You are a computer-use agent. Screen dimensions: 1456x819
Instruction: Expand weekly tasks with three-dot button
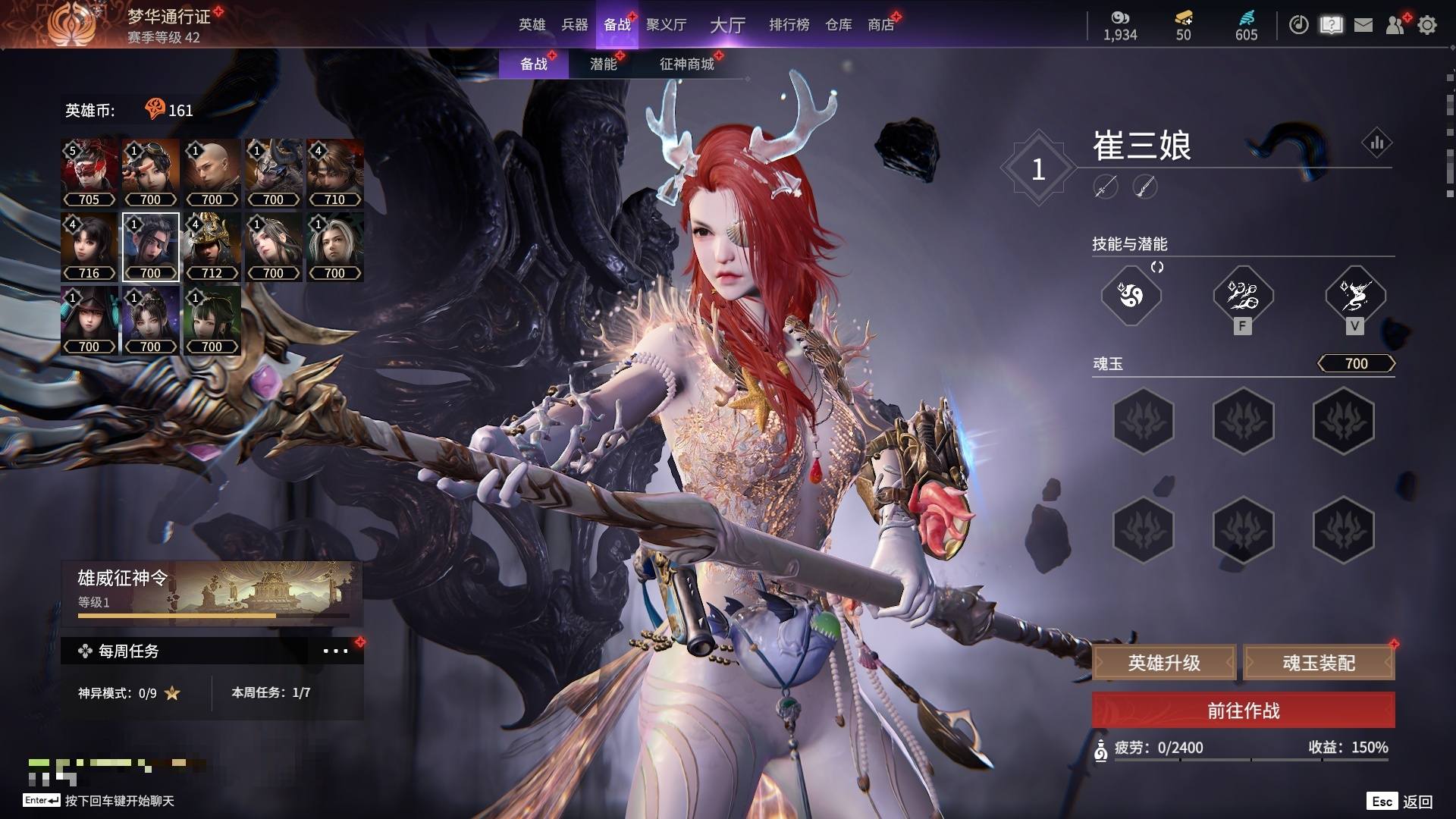click(335, 651)
